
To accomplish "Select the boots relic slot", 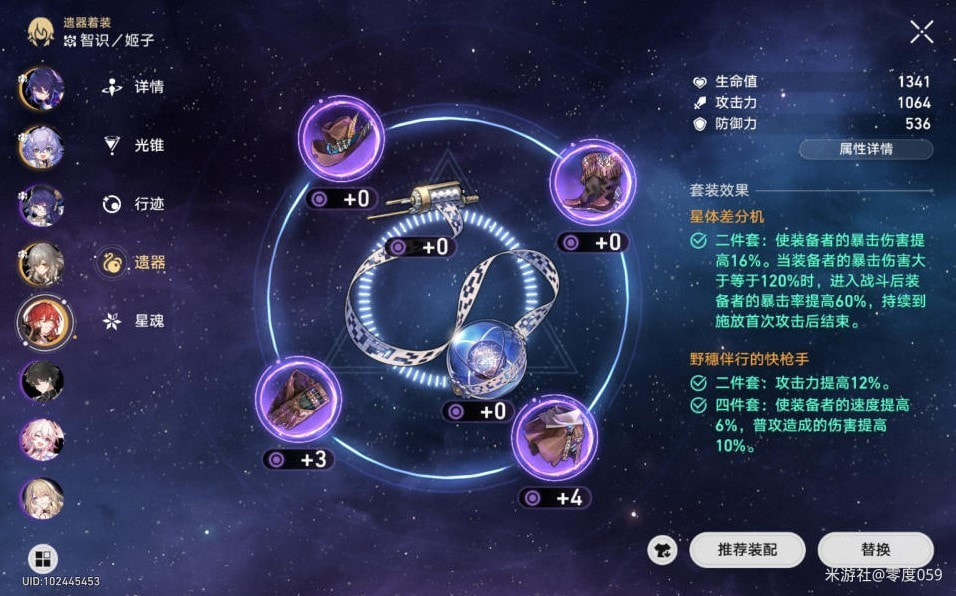I will click(x=591, y=181).
